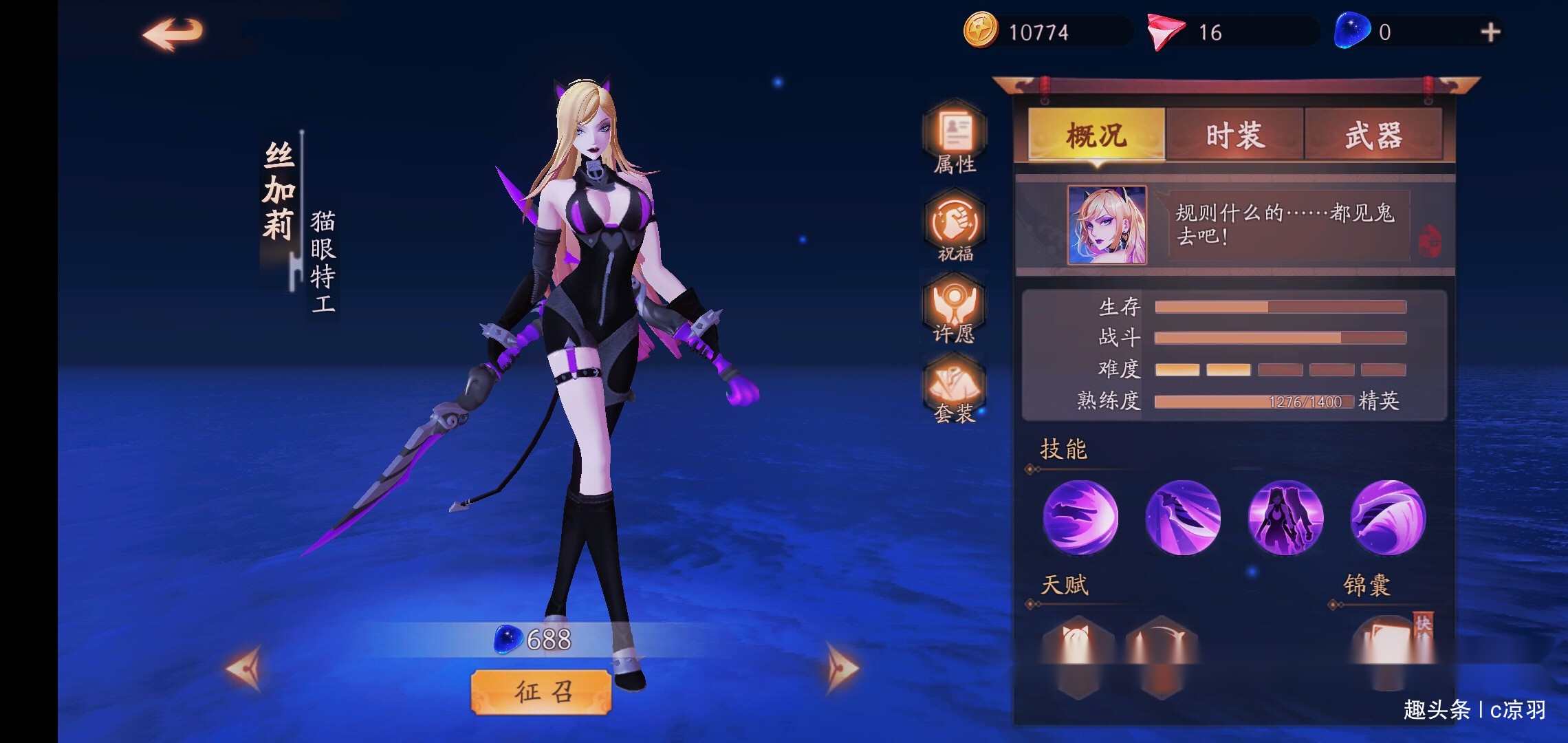Select the first purple claw skill icon
The image size is (1568, 743).
pos(1081,519)
